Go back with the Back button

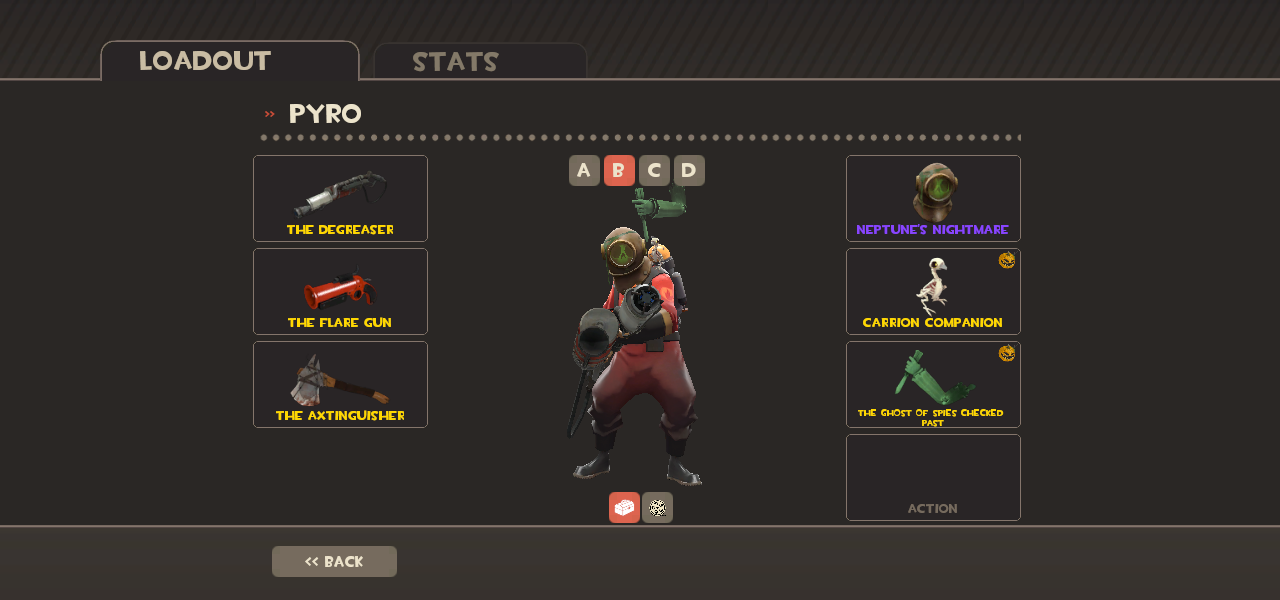tap(334, 561)
